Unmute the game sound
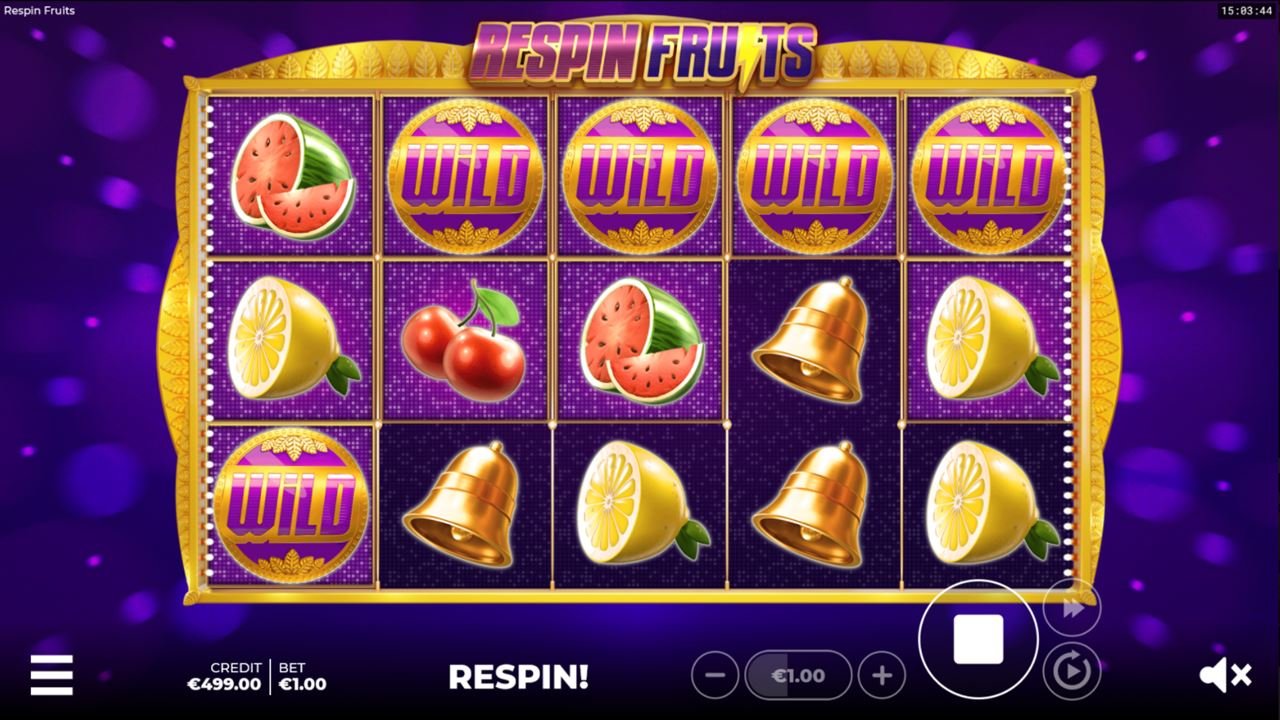1280x720 pixels. click(x=1227, y=673)
